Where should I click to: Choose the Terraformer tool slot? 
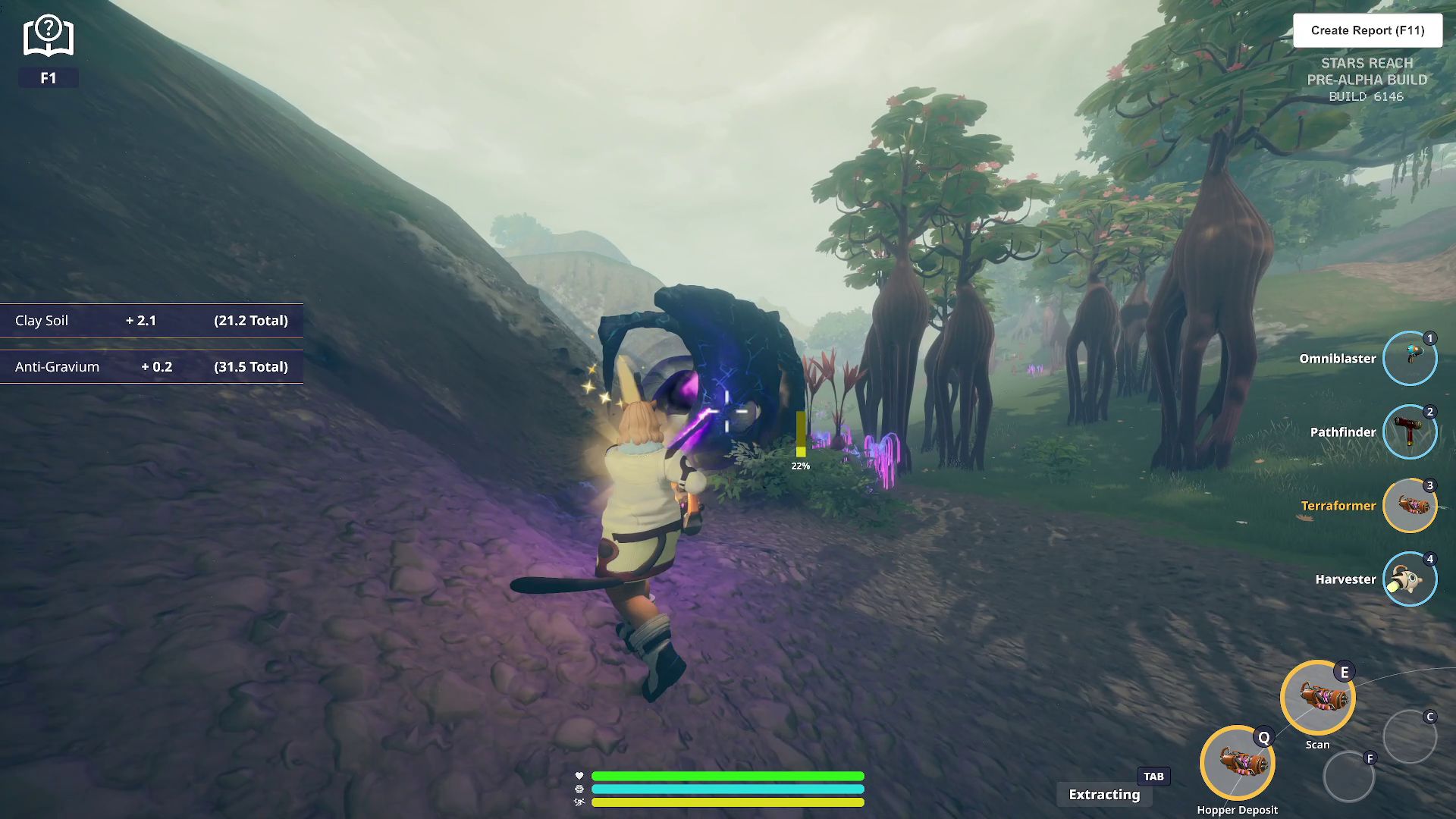(1409, 506)
